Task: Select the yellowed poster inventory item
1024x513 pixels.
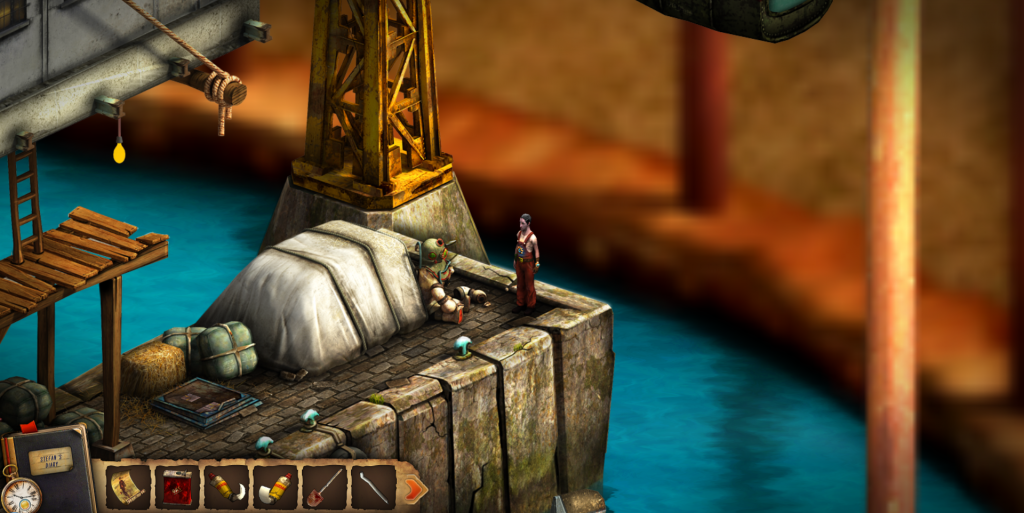Action: 128,487
